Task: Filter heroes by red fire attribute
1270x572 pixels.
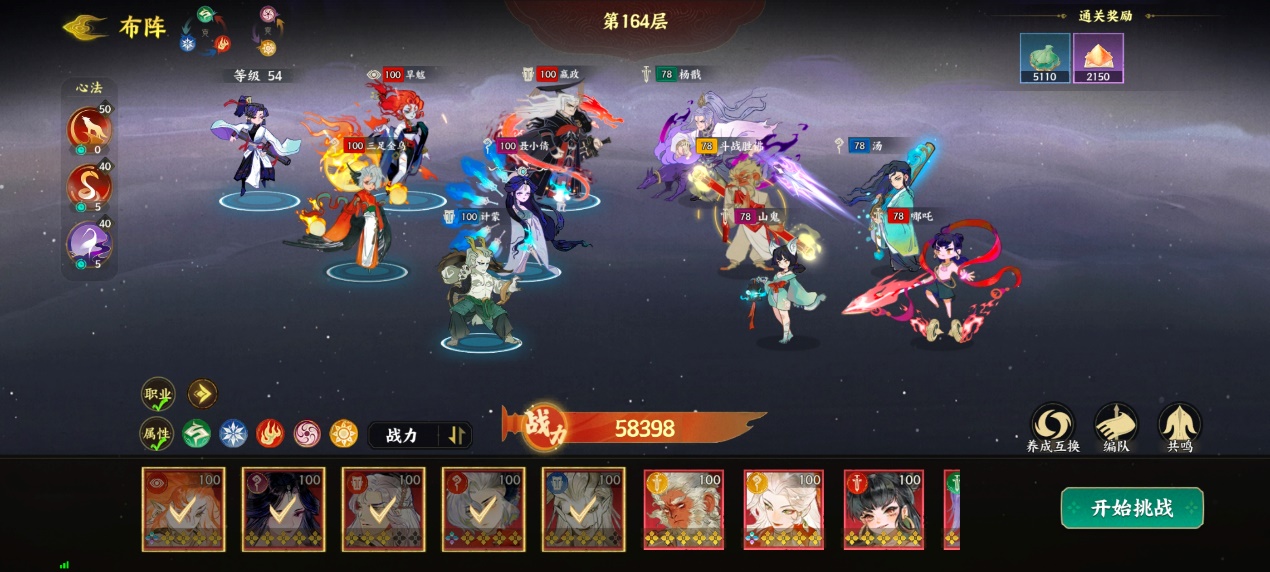Action: 270,434
